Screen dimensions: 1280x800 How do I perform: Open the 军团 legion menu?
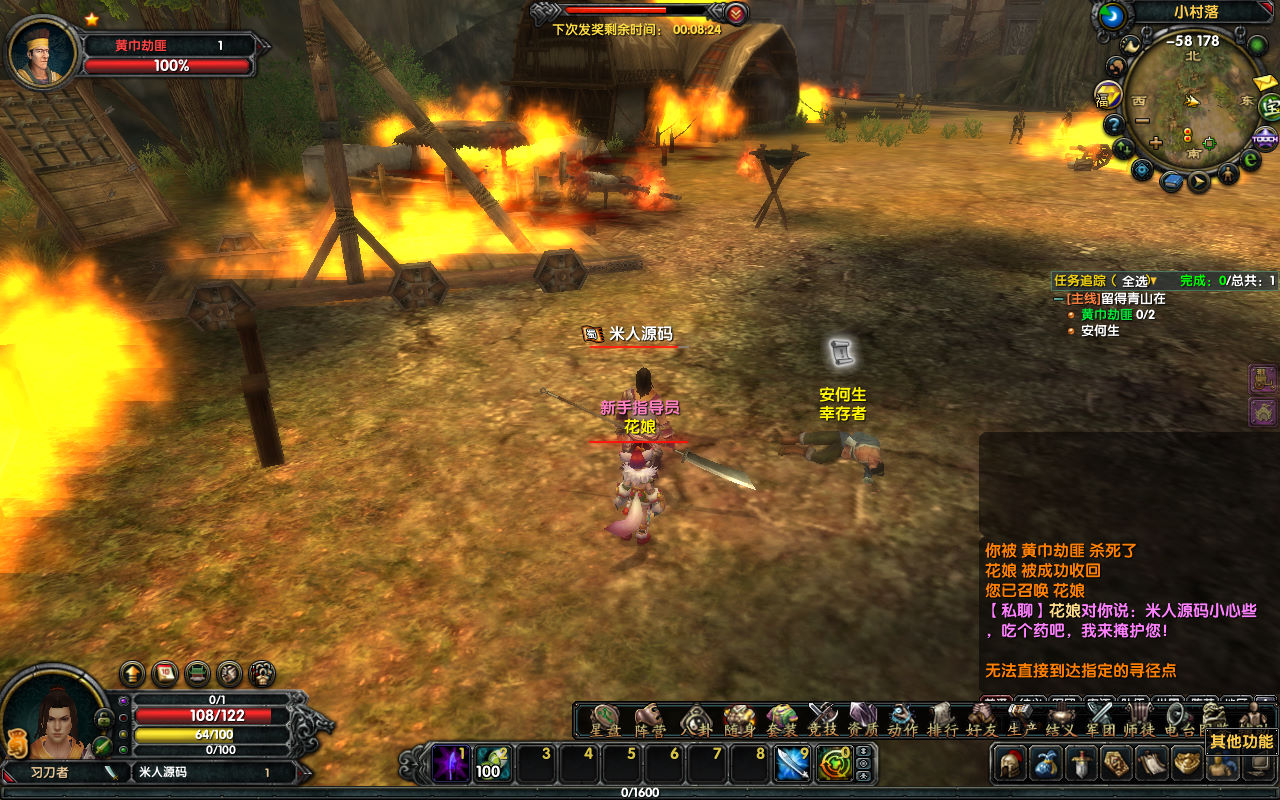tap(1100, 720)
